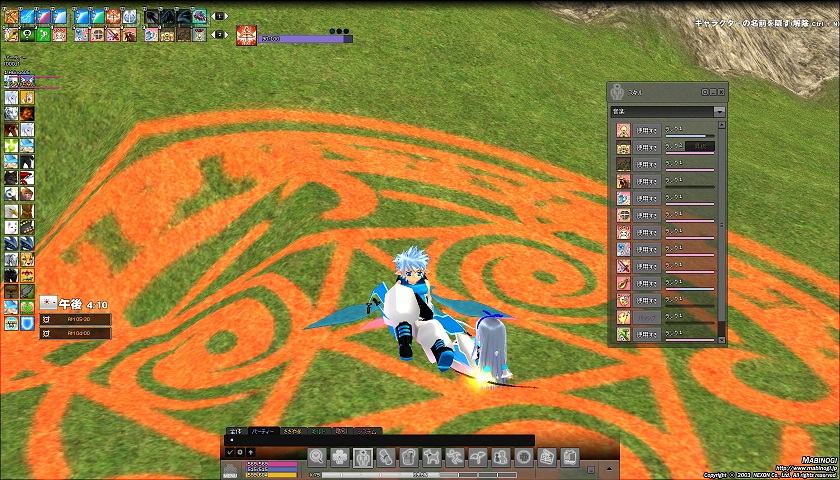
Task: Click the globe icon in bottom bar
Action: coord(523,457)
